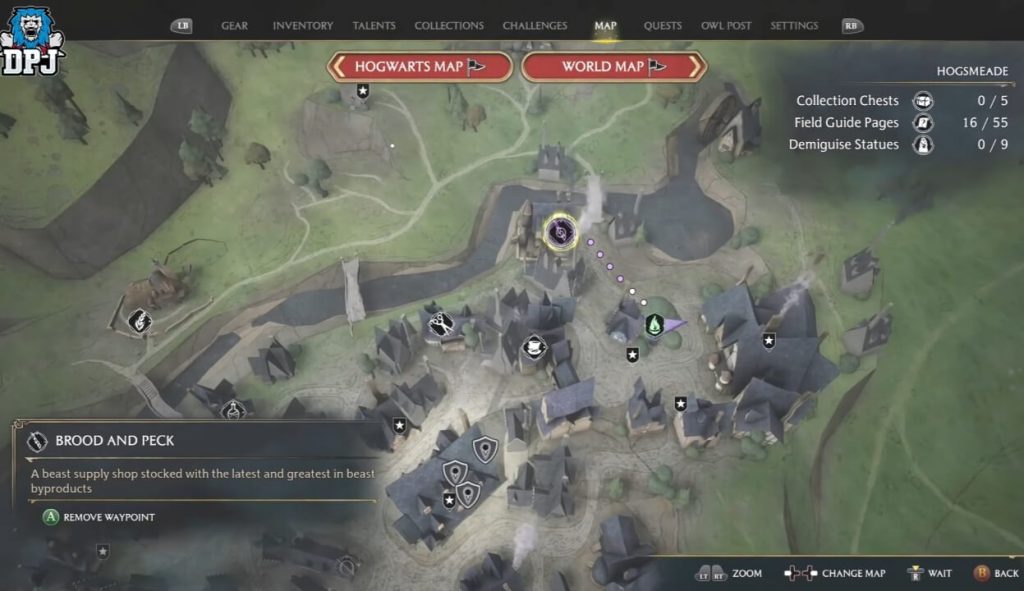Choose the top hat shop map marker
This screenshot has width=1024, height=591.
click(x=534, y=346)
